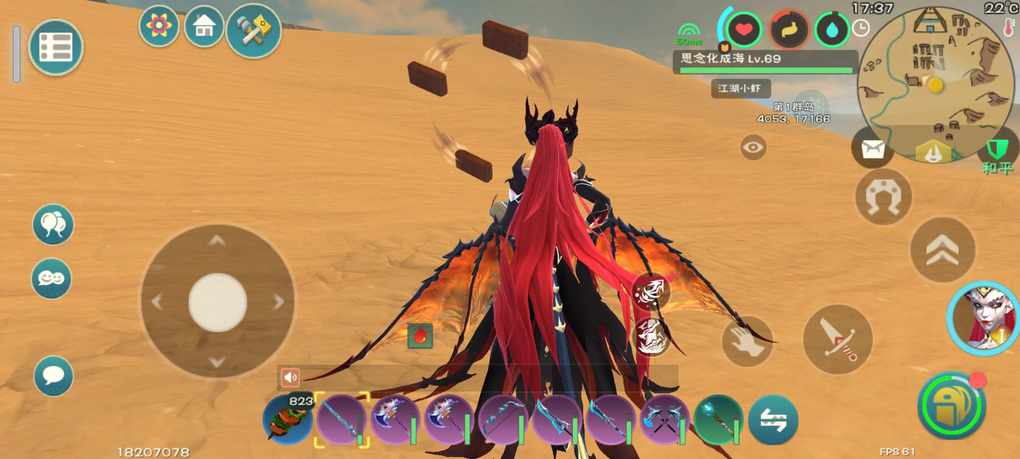The height and width of the screenshot is (459, 1020).
Task: Swap hotbar with the arrows button
Action: point(773,420)
